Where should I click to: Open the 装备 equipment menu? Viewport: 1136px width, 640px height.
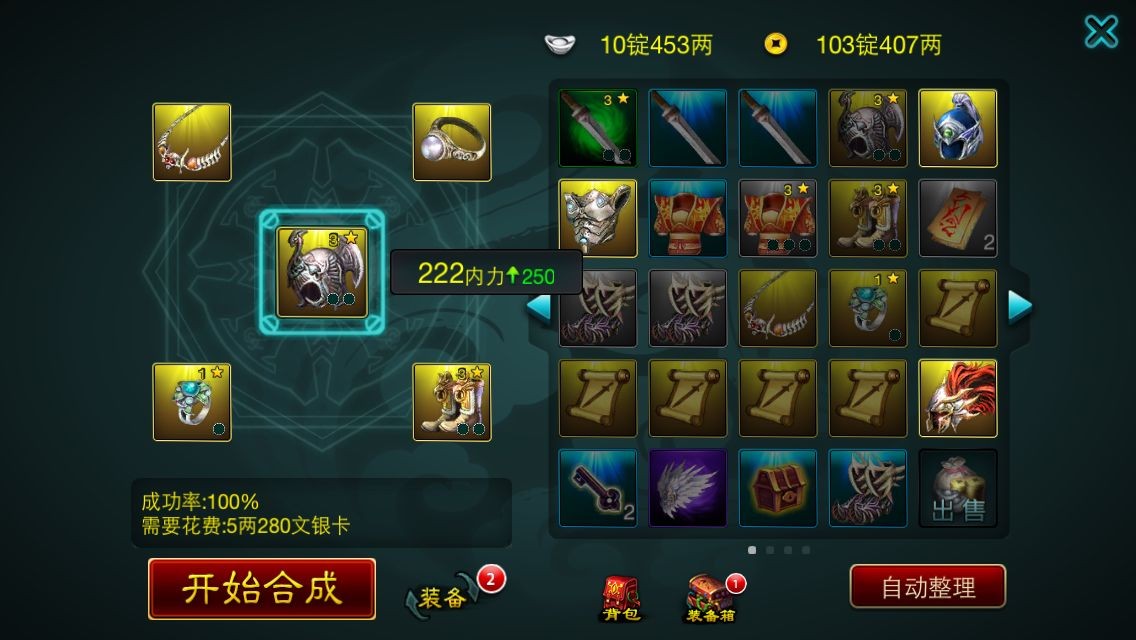pos(443,597)
